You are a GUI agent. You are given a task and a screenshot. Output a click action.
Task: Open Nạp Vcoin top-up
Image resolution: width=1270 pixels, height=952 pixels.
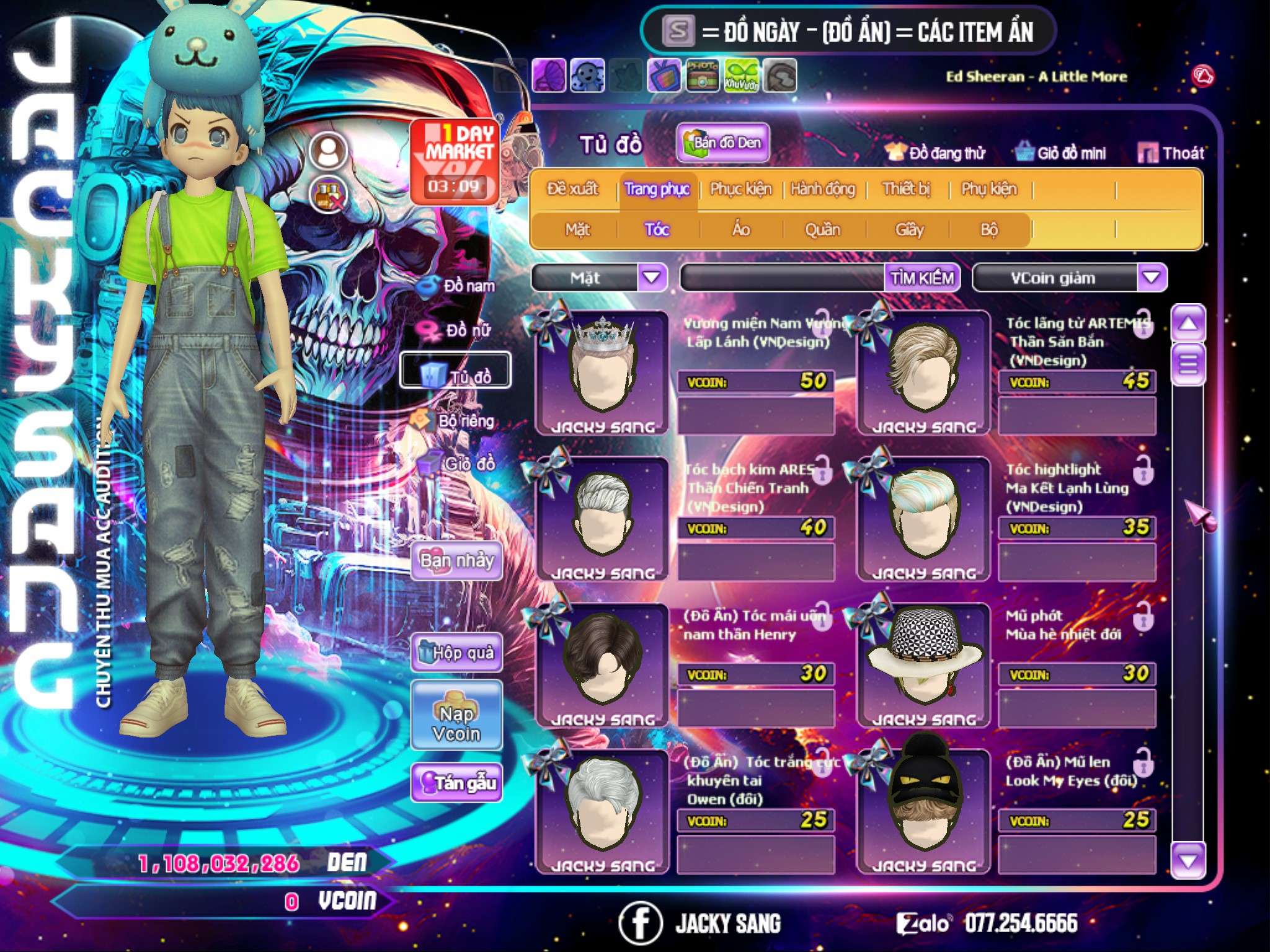[x=456, y=723]
